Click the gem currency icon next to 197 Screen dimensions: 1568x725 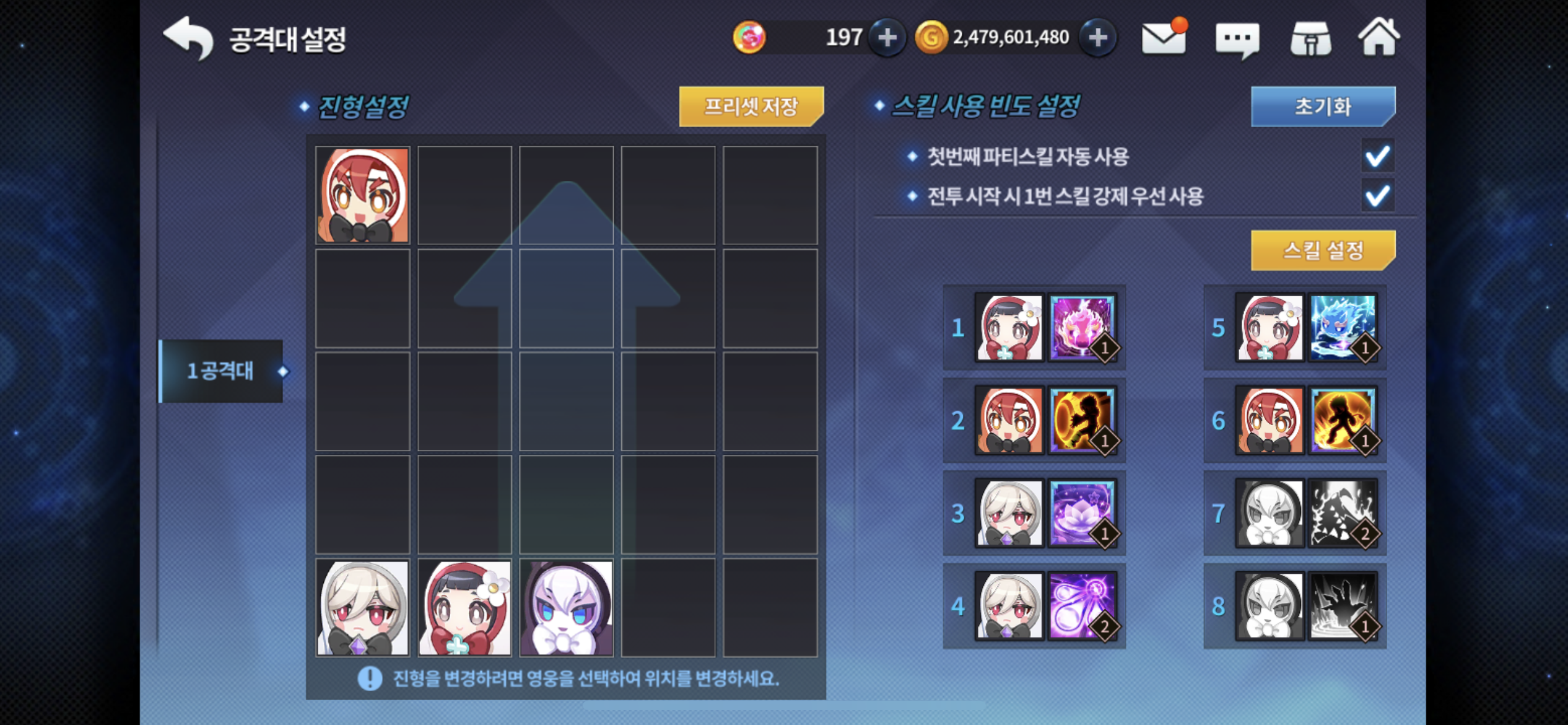(x=751, y=38)
